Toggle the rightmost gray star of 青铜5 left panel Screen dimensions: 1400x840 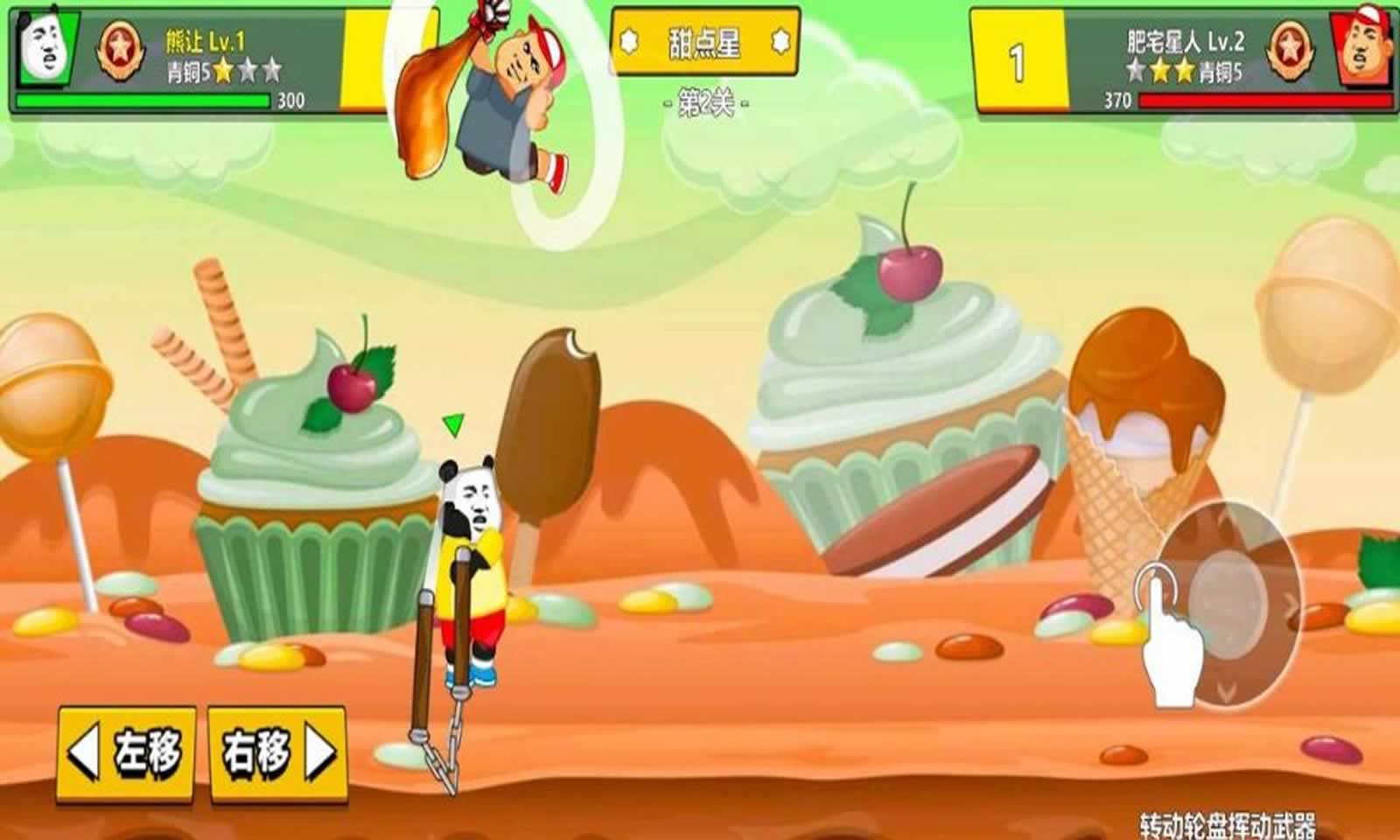tap(271, 69)
